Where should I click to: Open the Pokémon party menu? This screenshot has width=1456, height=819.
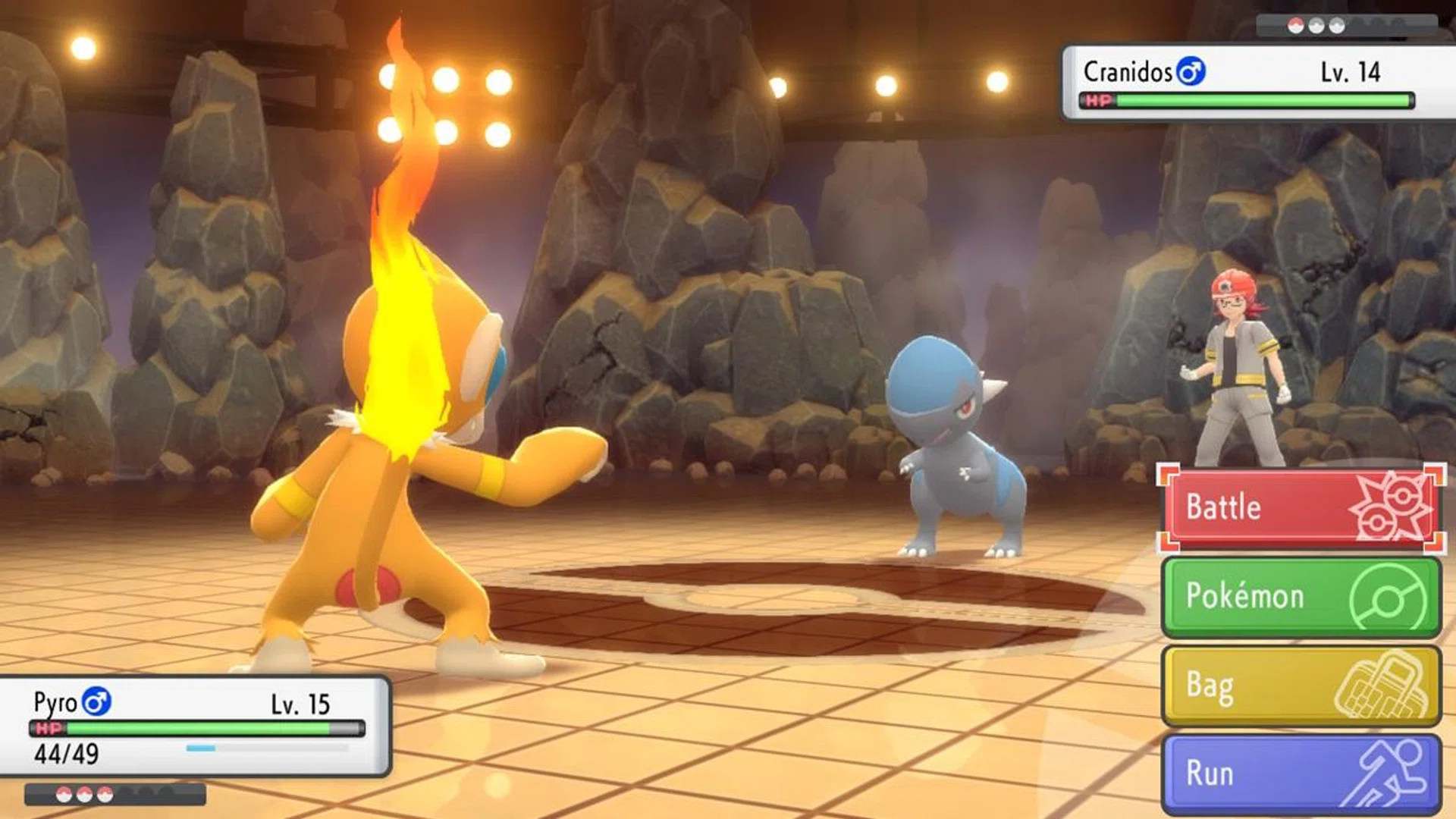click(x=1301, y=597)
